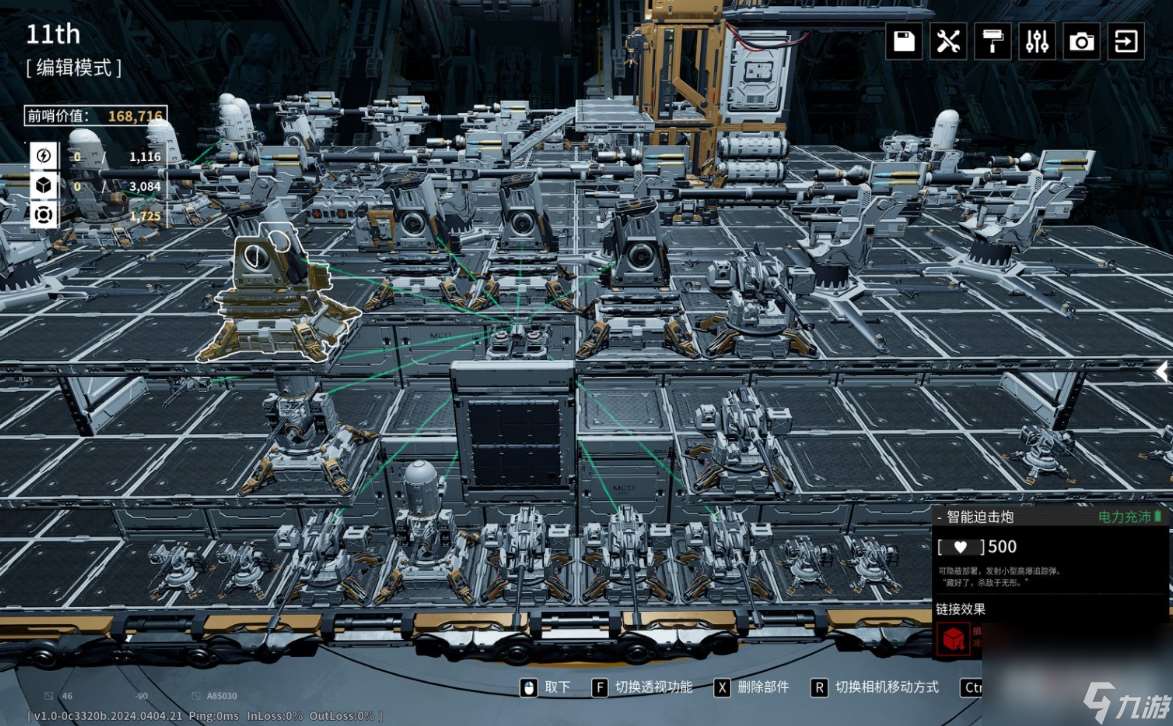This screenshot has width=1173, height=726.
Task: Activate the camera screenshot mode
Action: coord(1081,41)
